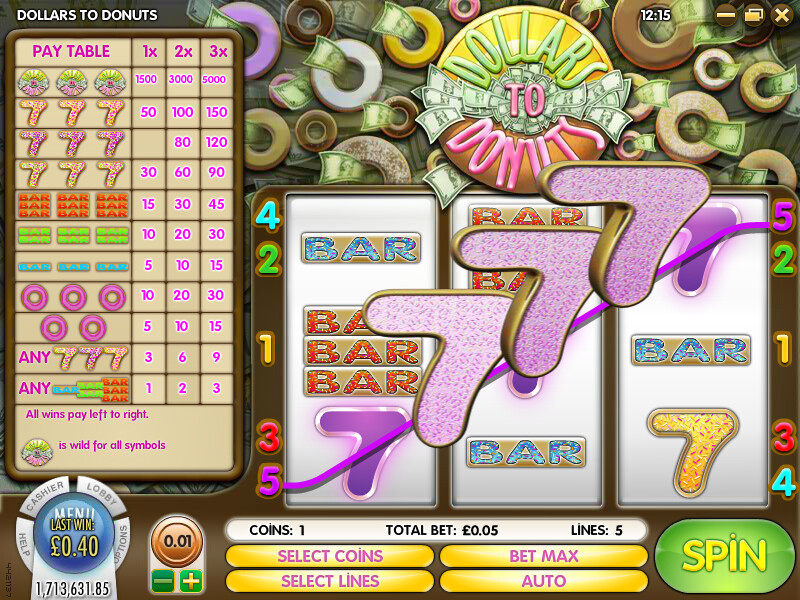This screenshot has height=600, width=800.
Task: Open the Cashier
Action: [x=43, y=497]
